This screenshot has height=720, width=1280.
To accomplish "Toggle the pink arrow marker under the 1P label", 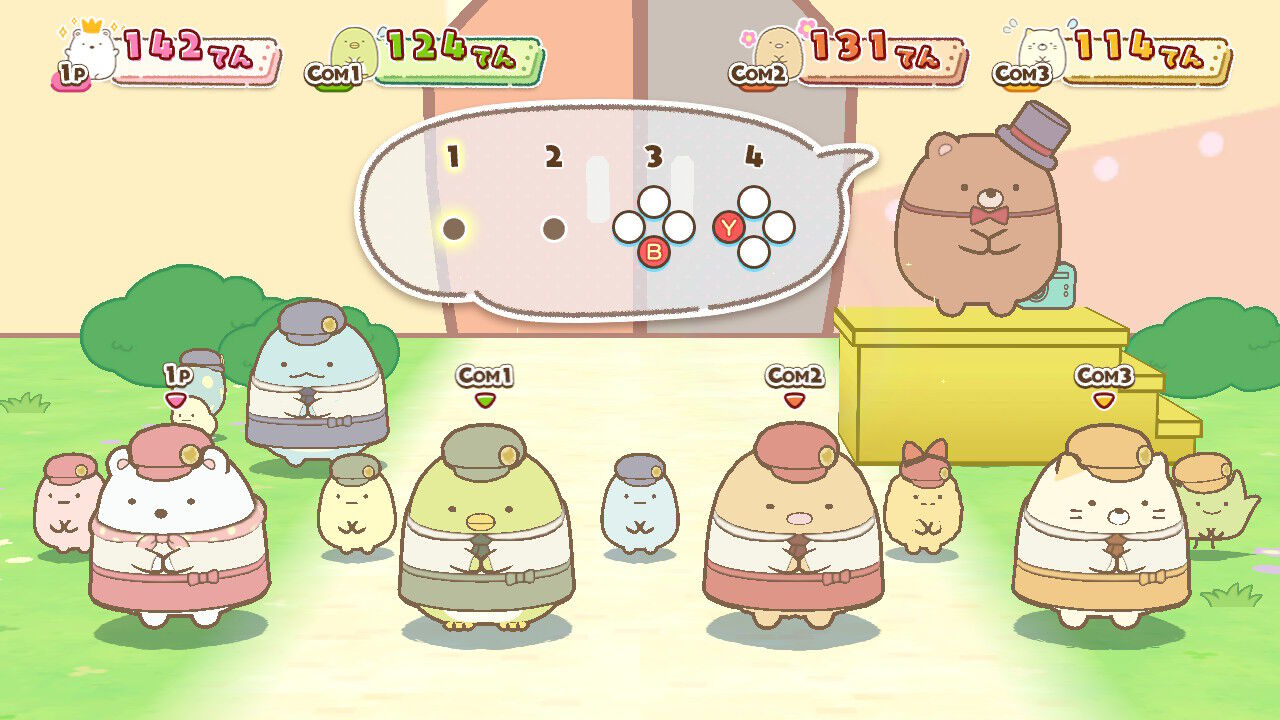I will point(178,398).
